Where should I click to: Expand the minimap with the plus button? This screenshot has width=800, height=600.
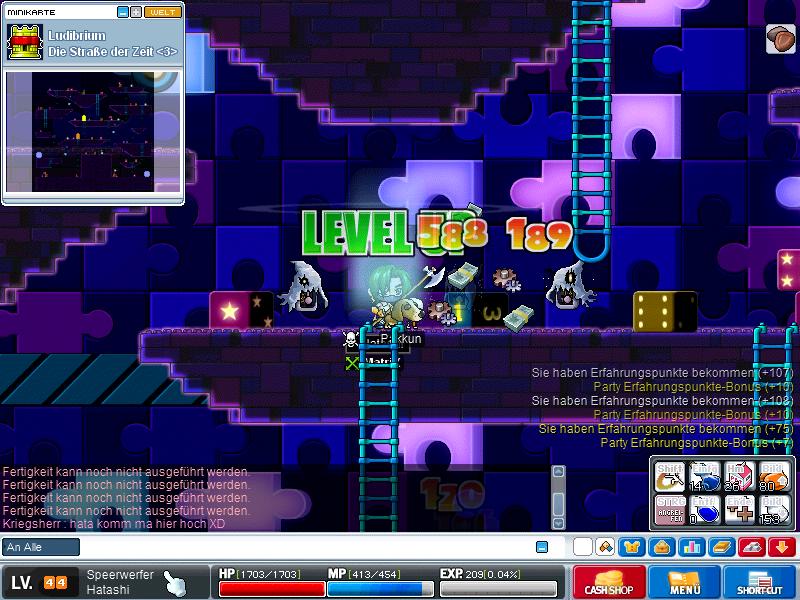coord(136,12)
